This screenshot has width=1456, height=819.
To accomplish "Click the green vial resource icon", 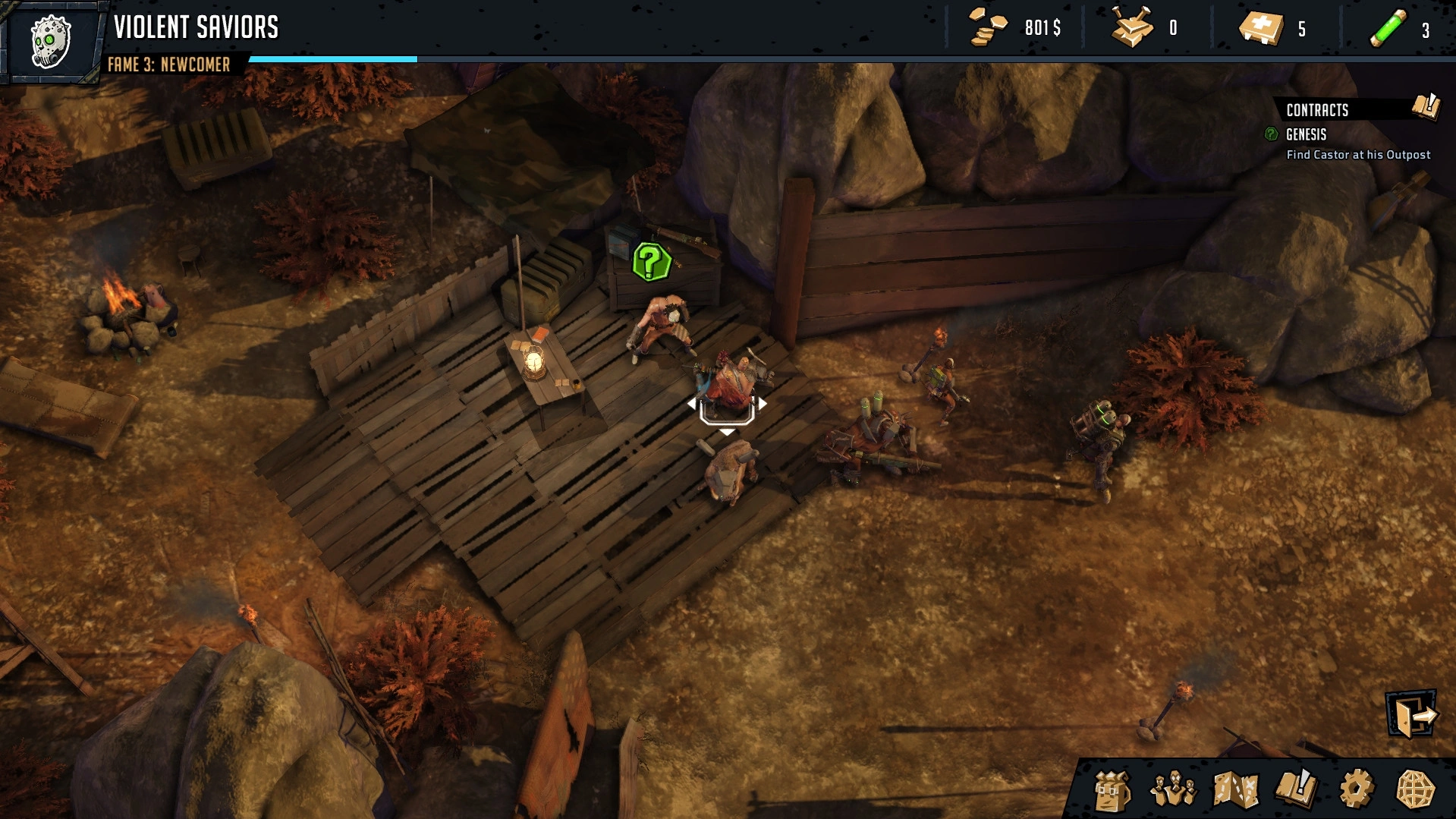I will point(1388,29).
